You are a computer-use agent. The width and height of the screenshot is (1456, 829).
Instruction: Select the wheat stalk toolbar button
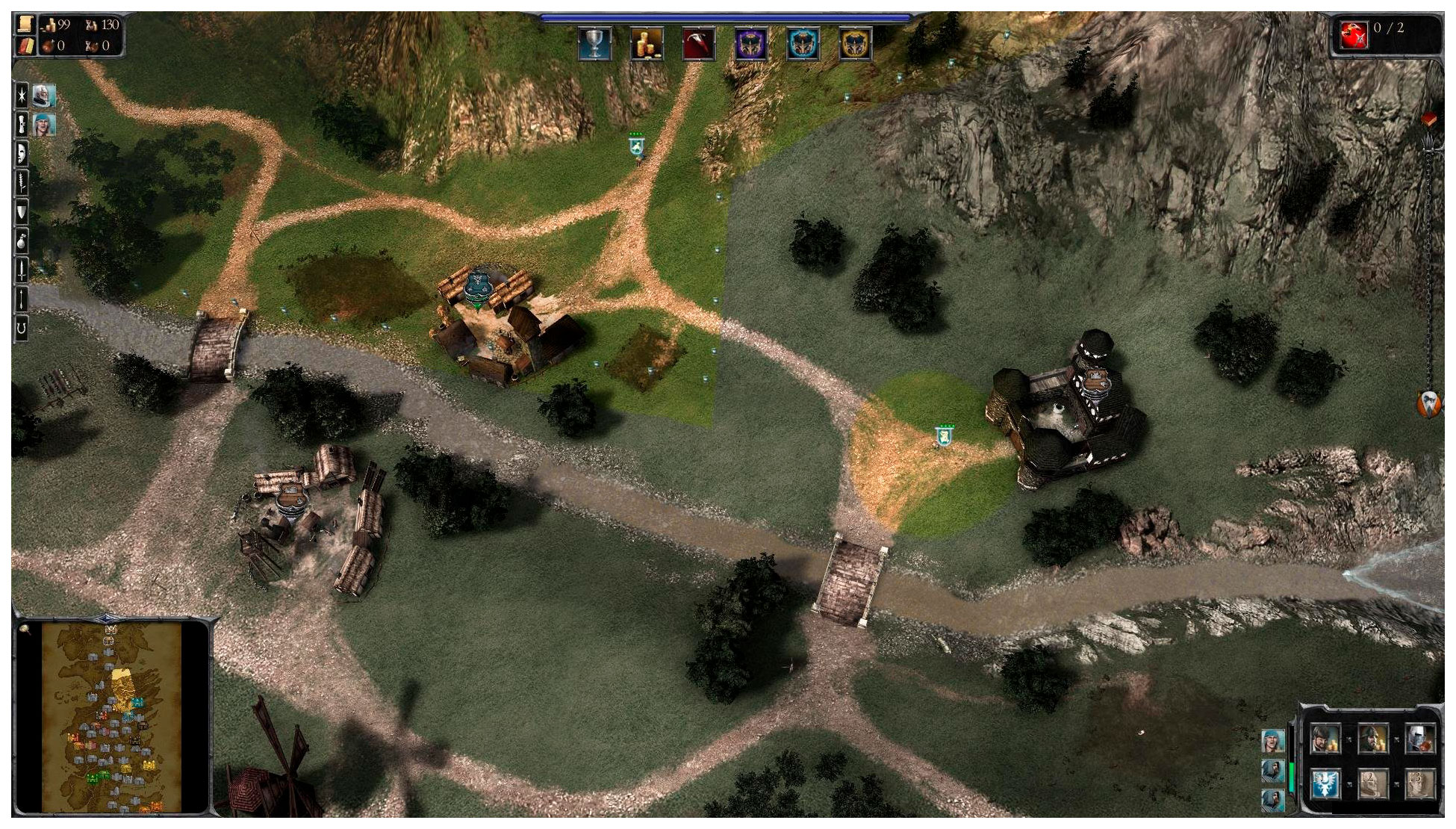(x=22, y=181)
